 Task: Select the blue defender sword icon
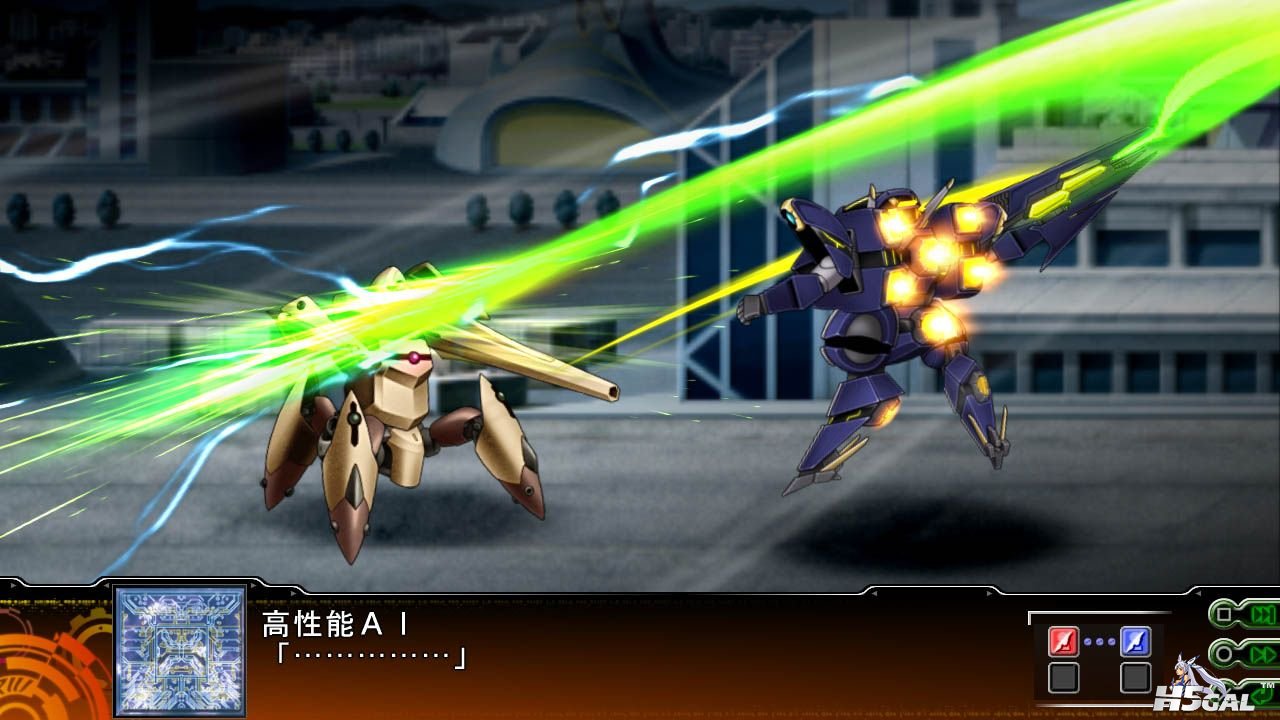click(x=1135, y=641)
